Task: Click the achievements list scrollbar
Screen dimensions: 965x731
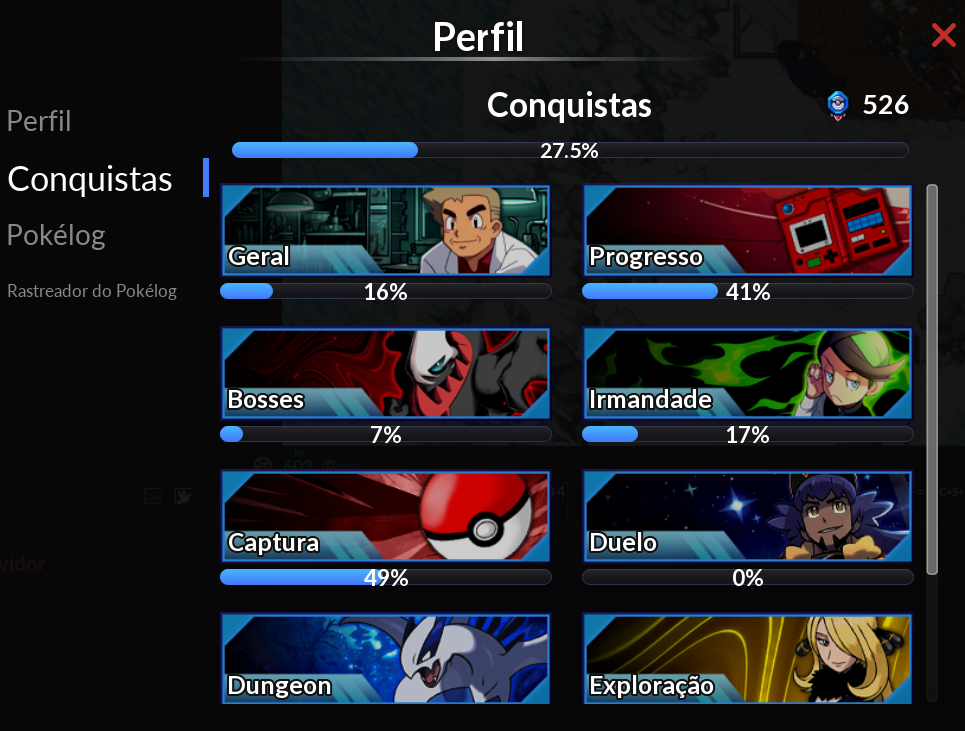Action: [x=932, y=380]
